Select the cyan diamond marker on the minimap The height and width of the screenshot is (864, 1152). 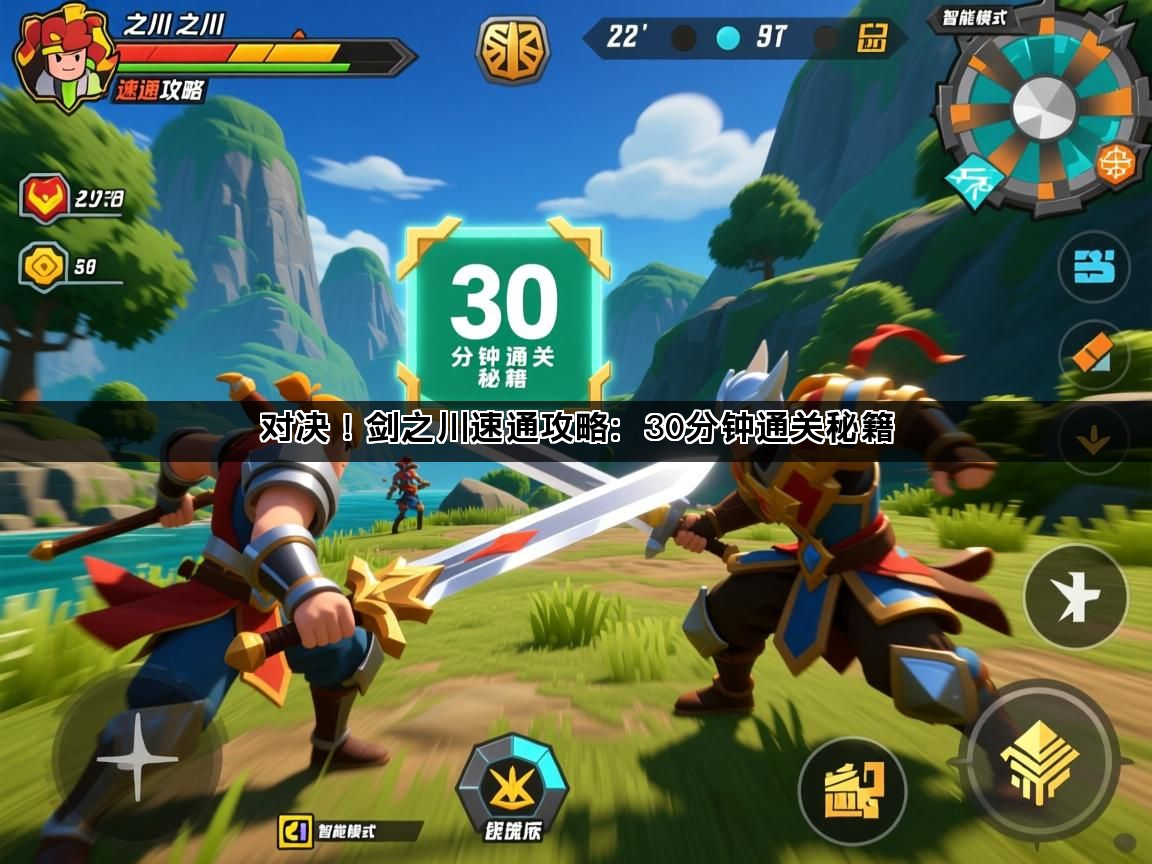point(973,181)
